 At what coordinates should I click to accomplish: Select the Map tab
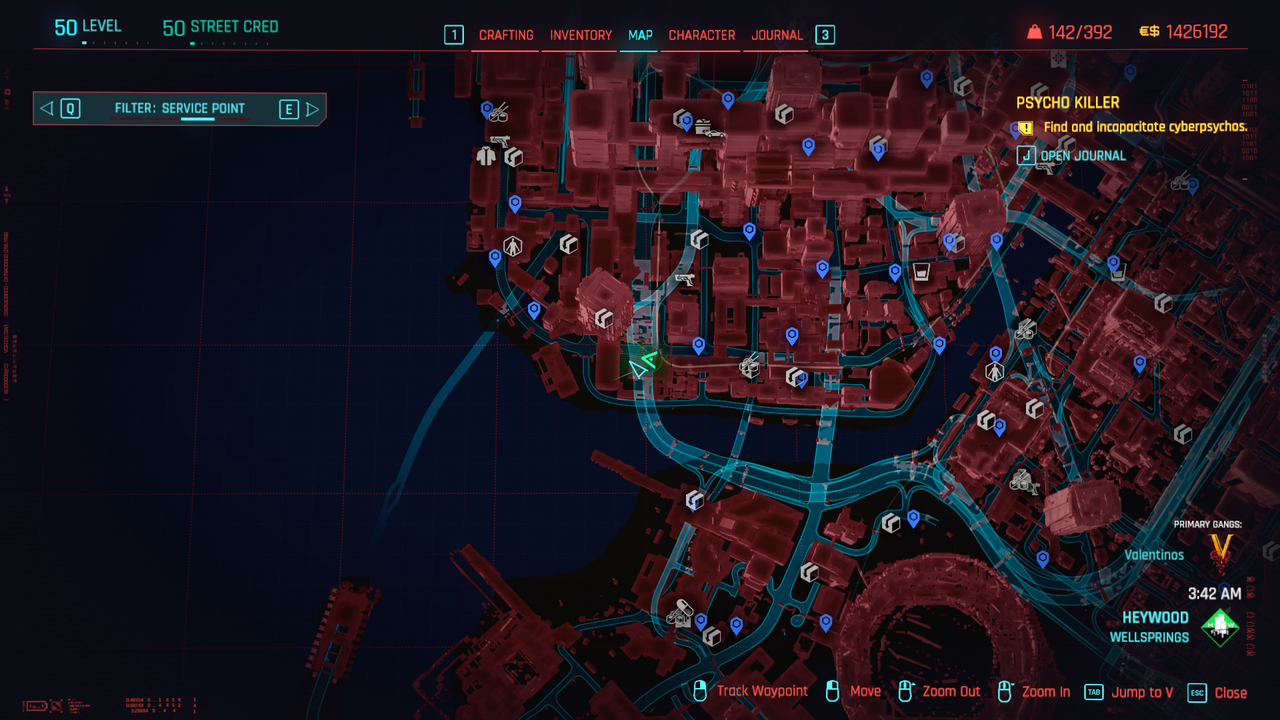coord(640,35)
